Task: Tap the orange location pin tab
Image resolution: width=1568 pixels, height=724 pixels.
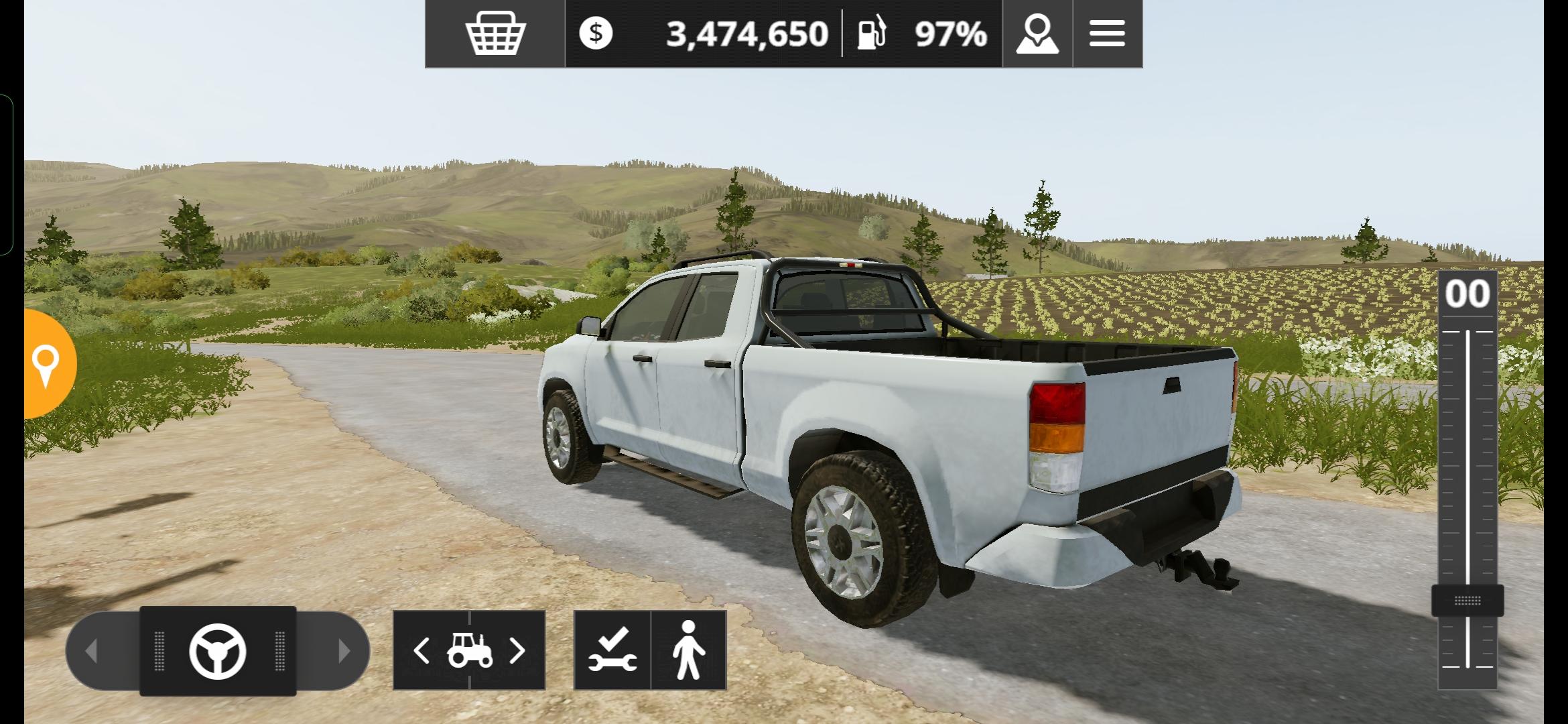Action: [47, 364]
